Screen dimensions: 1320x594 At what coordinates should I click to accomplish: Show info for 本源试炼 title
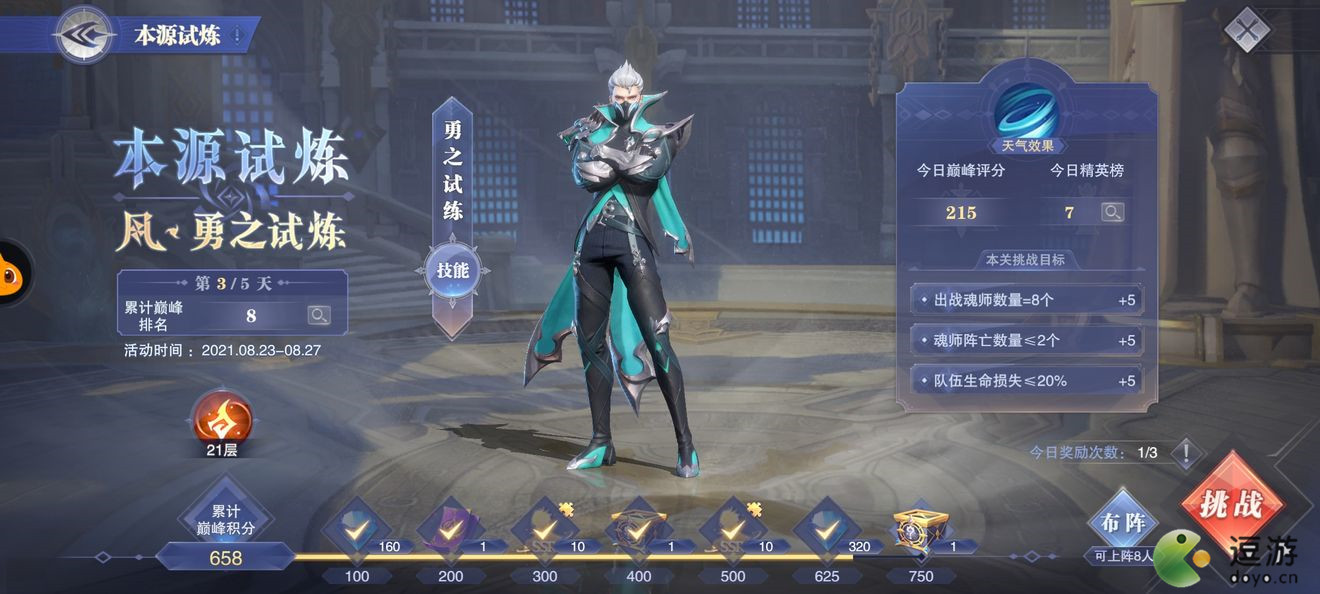237,36
